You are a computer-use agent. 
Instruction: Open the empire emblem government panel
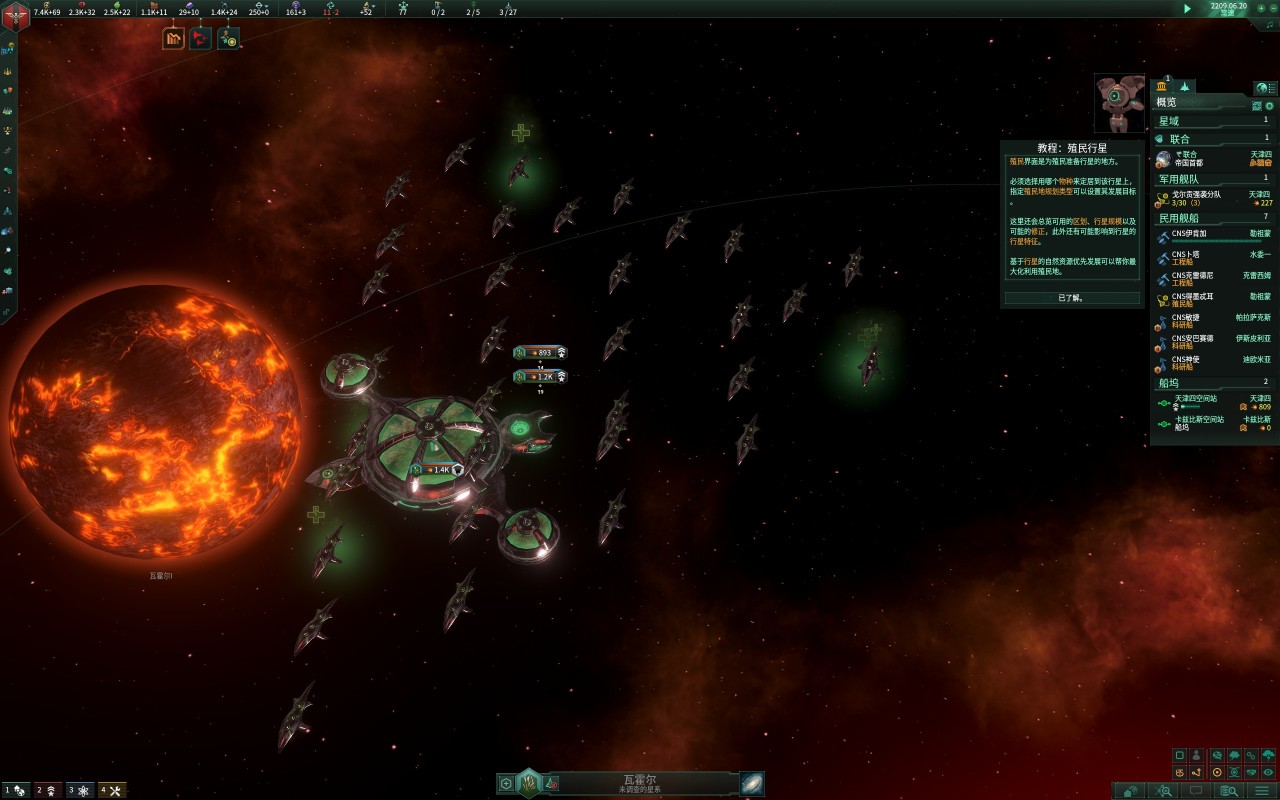pos(16,16)
